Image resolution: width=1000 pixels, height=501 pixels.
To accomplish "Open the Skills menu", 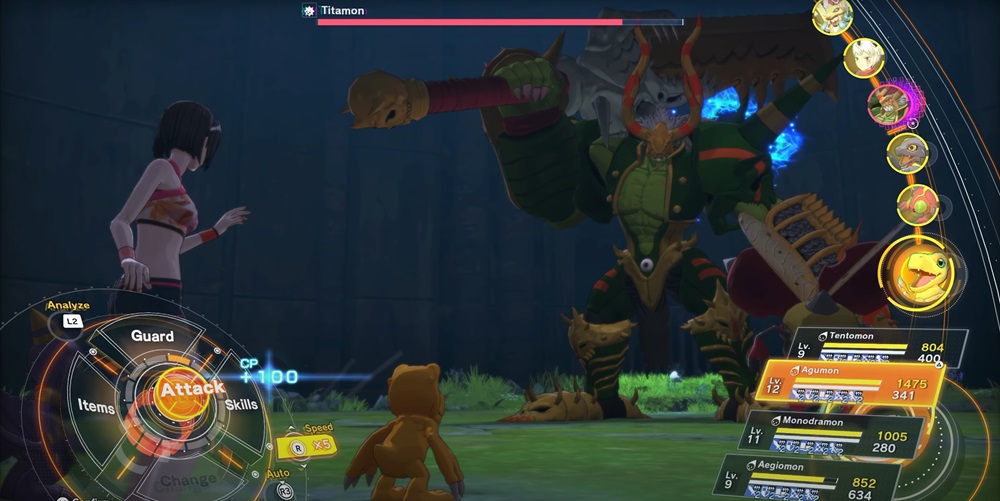I will [x=241, y=404].
